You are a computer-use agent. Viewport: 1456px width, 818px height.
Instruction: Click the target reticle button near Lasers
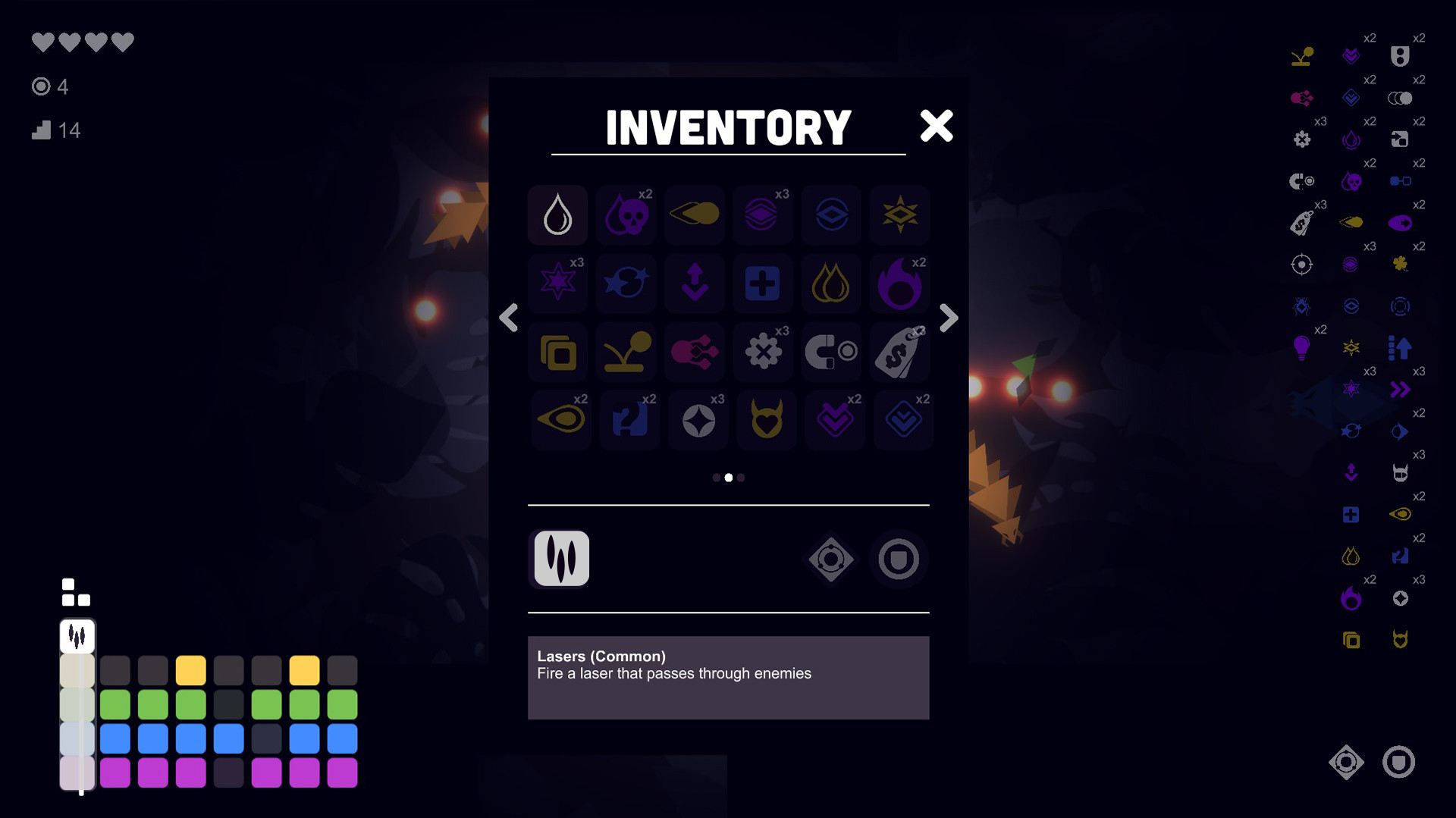[x=830, y=559]
